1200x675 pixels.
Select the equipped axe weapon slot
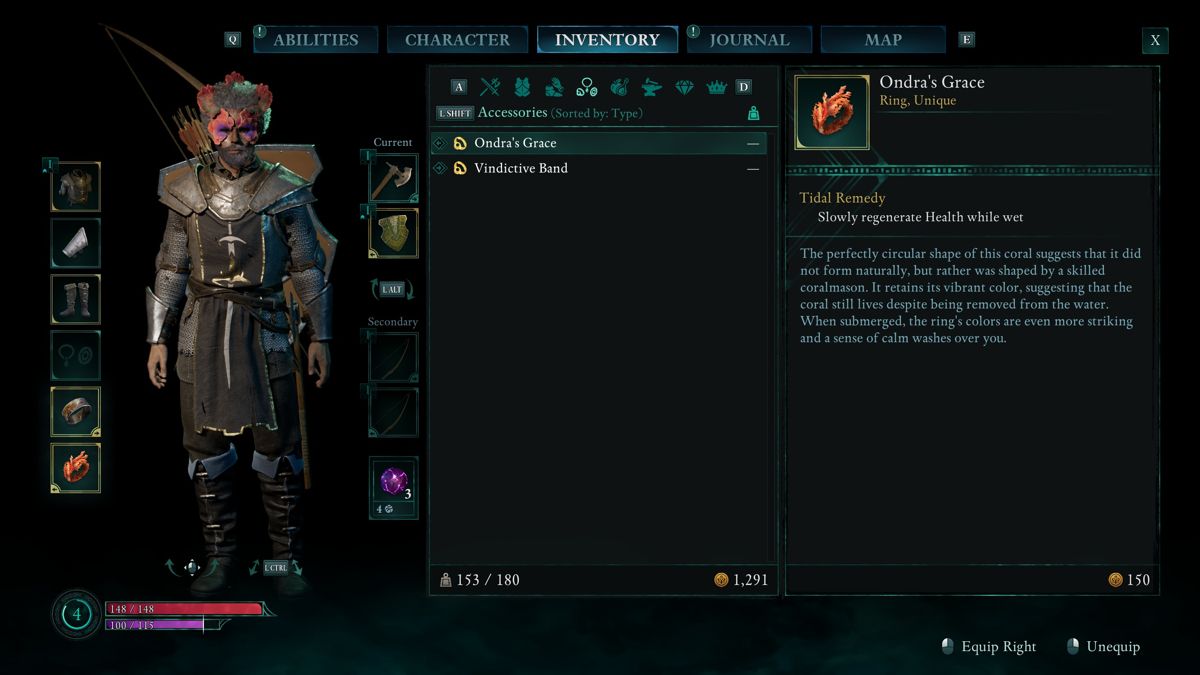393,178
